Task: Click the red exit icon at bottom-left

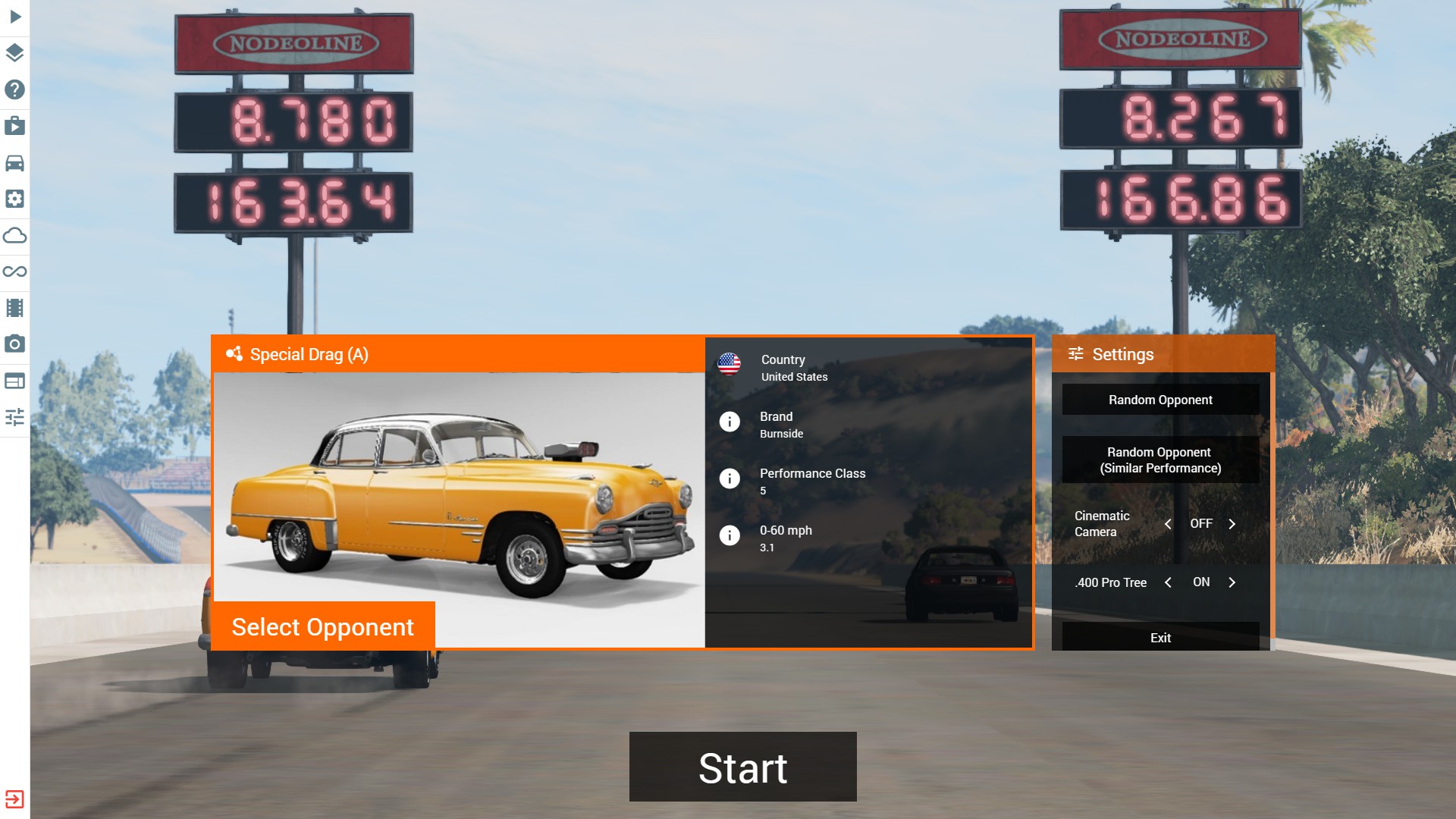Action: point(14,799)
